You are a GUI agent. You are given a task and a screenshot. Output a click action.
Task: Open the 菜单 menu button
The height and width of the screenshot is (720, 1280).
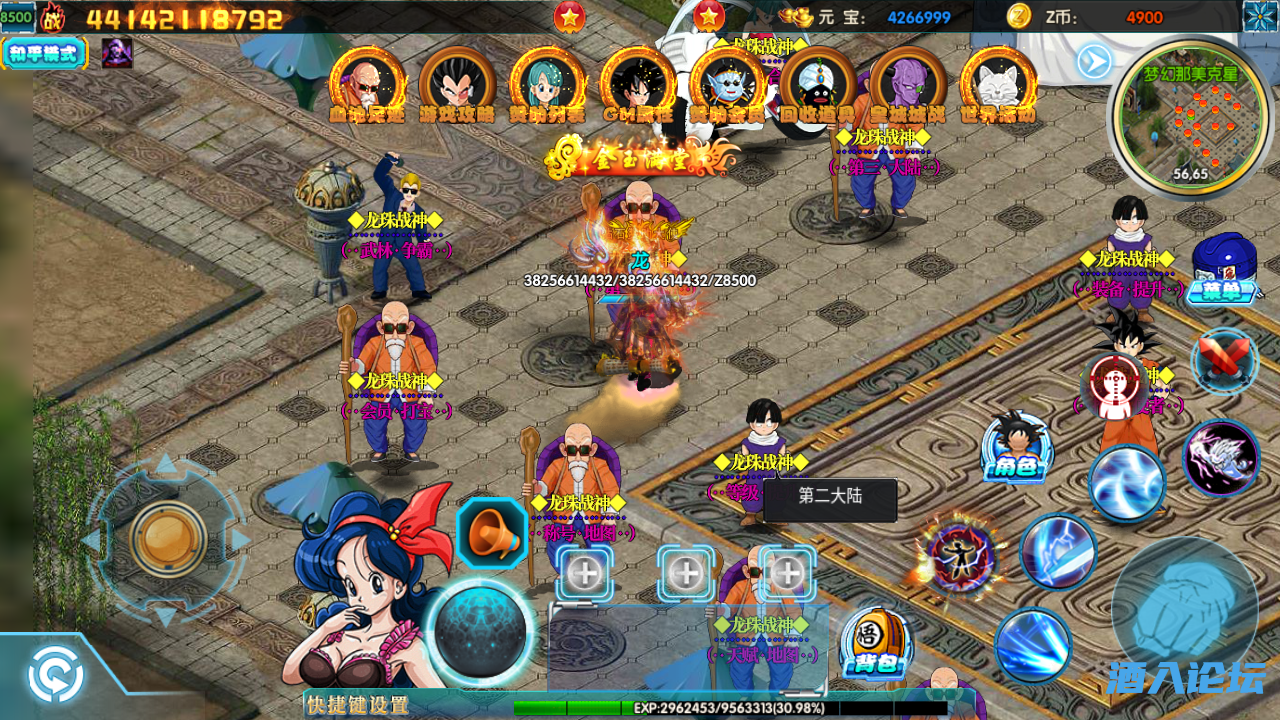[1222, 270]
